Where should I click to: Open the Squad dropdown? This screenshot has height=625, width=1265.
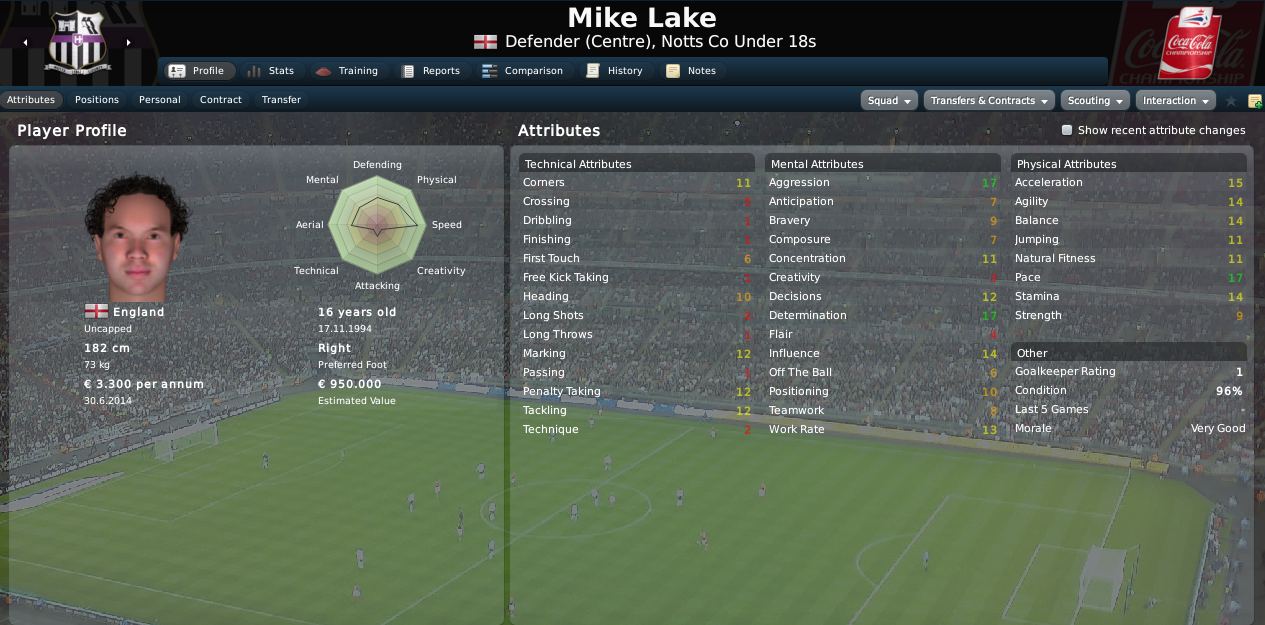coord(889,101)
